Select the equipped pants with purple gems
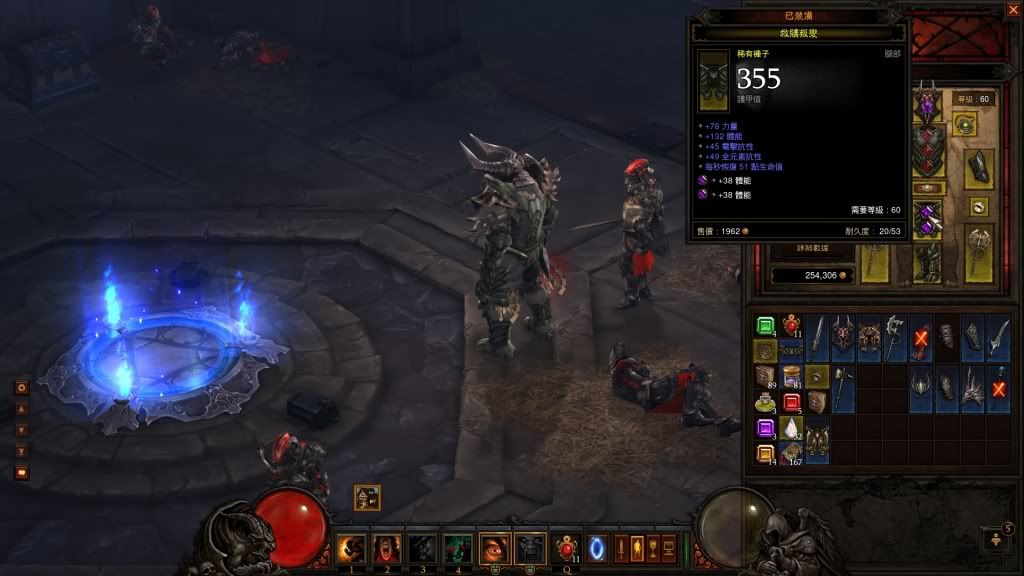Image resolution: width=1024 pixels, height=576 pixels. 928,216
